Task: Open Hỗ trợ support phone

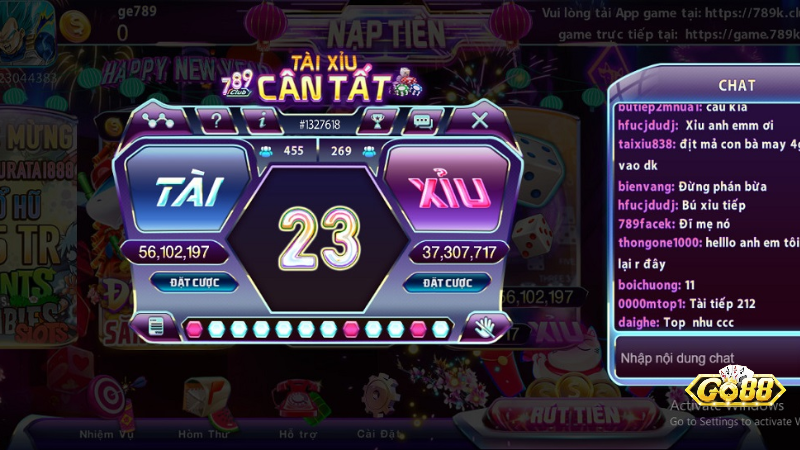Action: [297, 405]
